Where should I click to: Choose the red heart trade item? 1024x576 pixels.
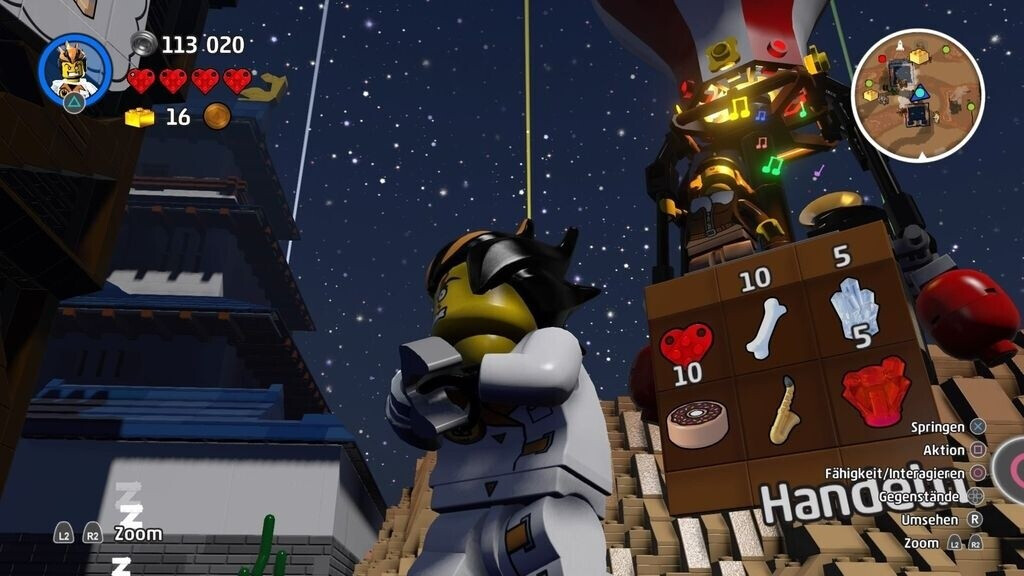pyautogui.click(x=687, y=343)
